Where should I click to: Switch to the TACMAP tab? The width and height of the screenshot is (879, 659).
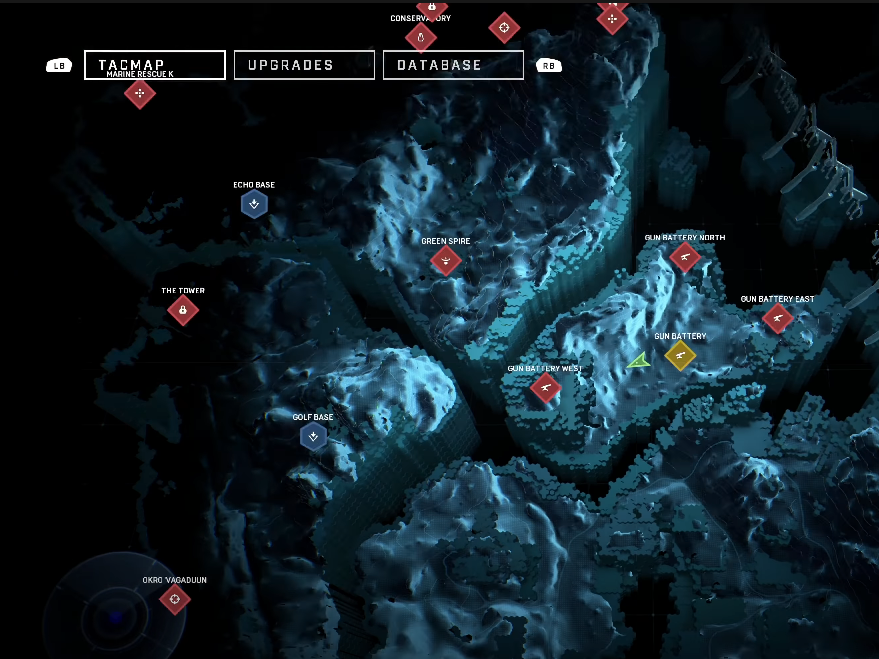(x=155, y=65)
